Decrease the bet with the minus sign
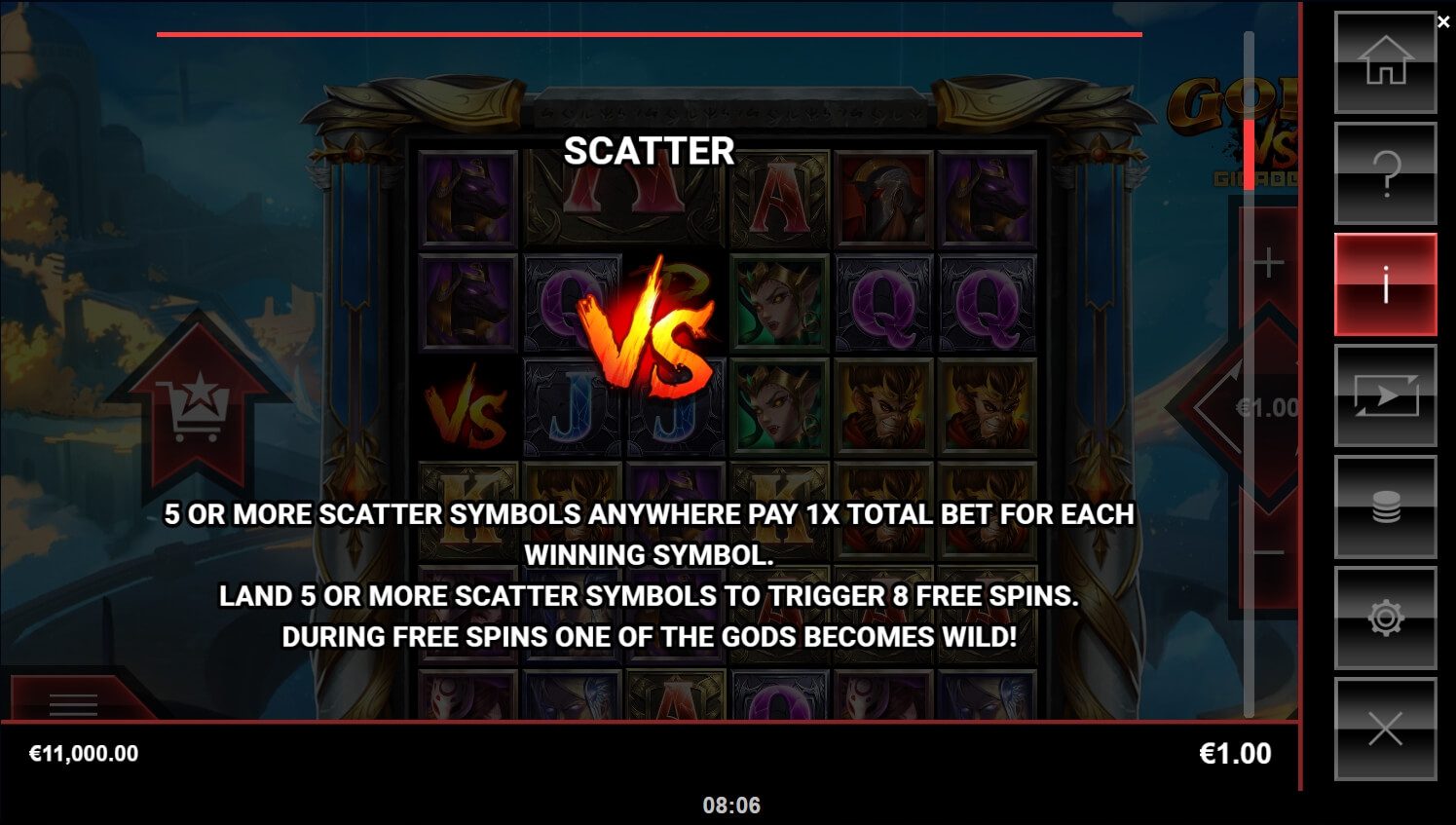 (1267, 550)
